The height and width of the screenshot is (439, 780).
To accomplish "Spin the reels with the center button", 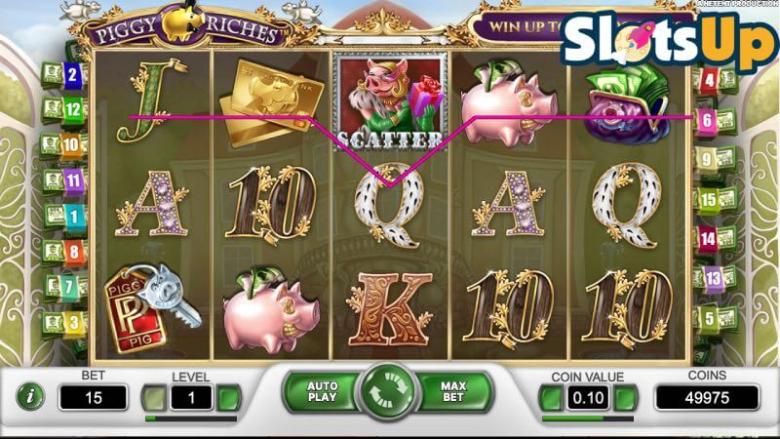I will pos(388,390).
